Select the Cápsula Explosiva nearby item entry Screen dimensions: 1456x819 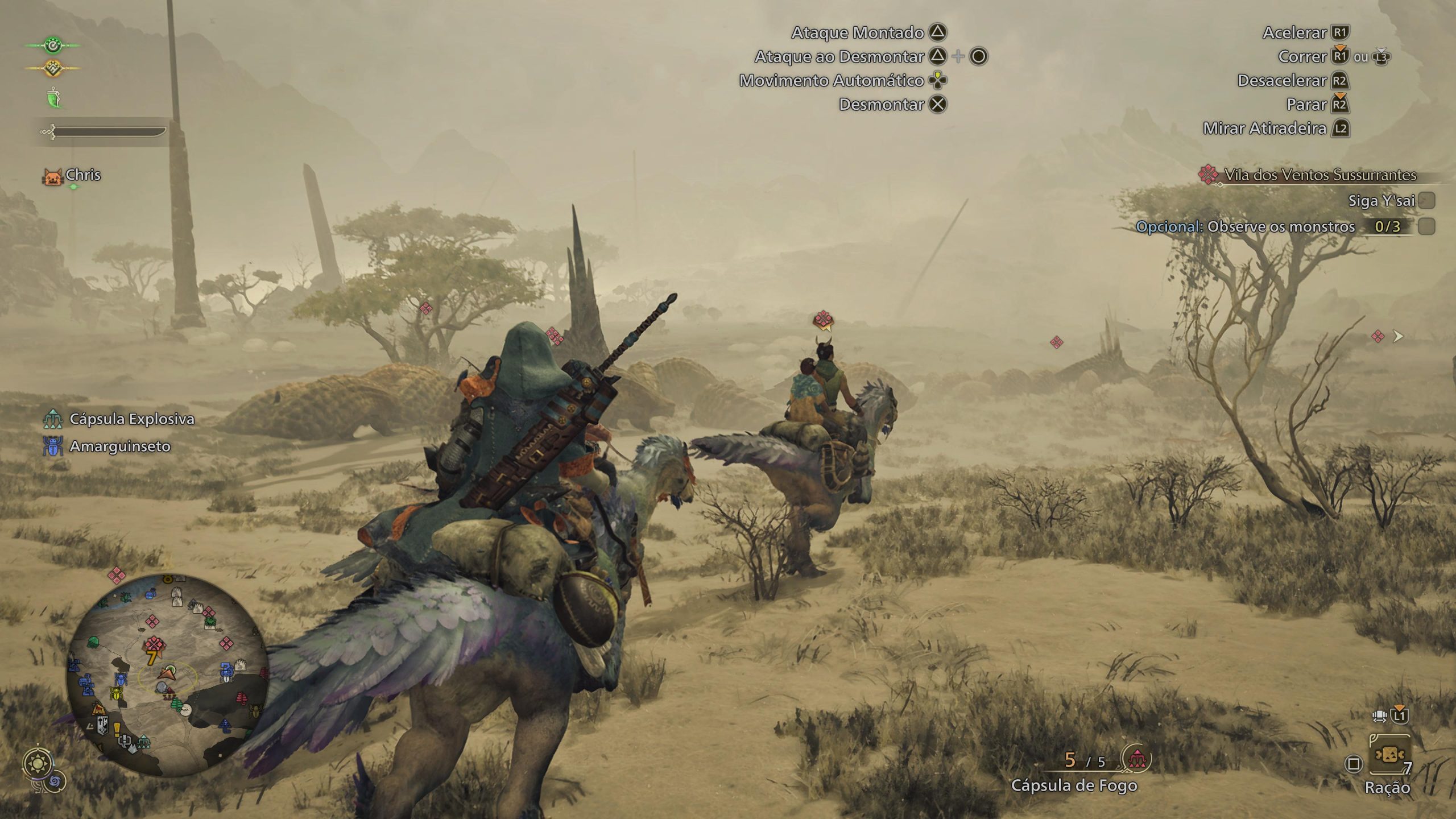tap(131, 419)
